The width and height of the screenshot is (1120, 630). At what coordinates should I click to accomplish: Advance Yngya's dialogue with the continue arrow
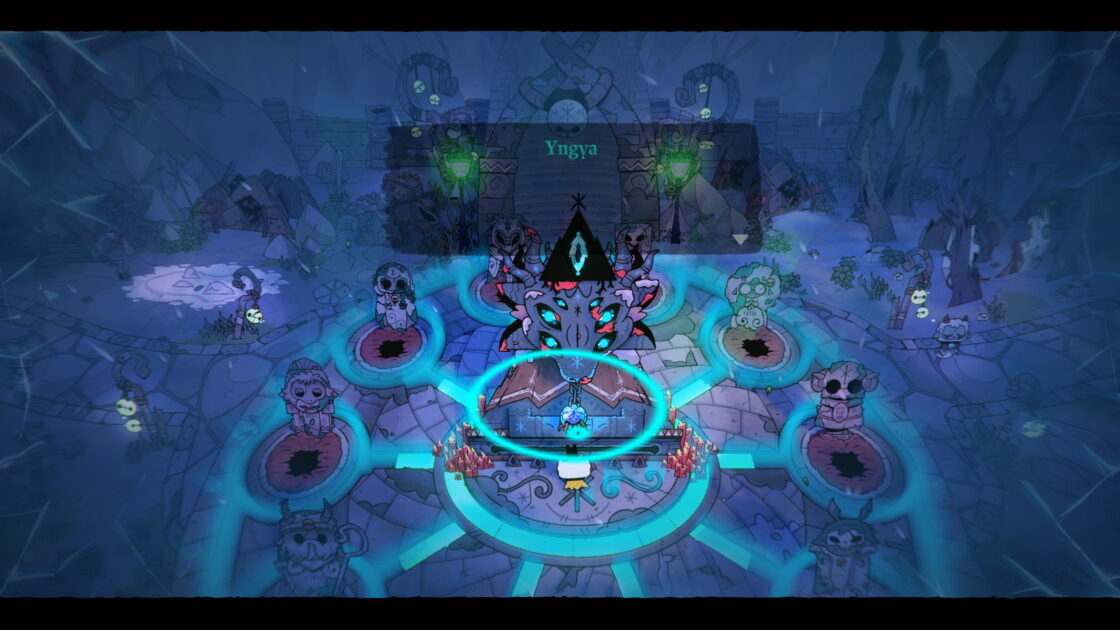(740, 239)
